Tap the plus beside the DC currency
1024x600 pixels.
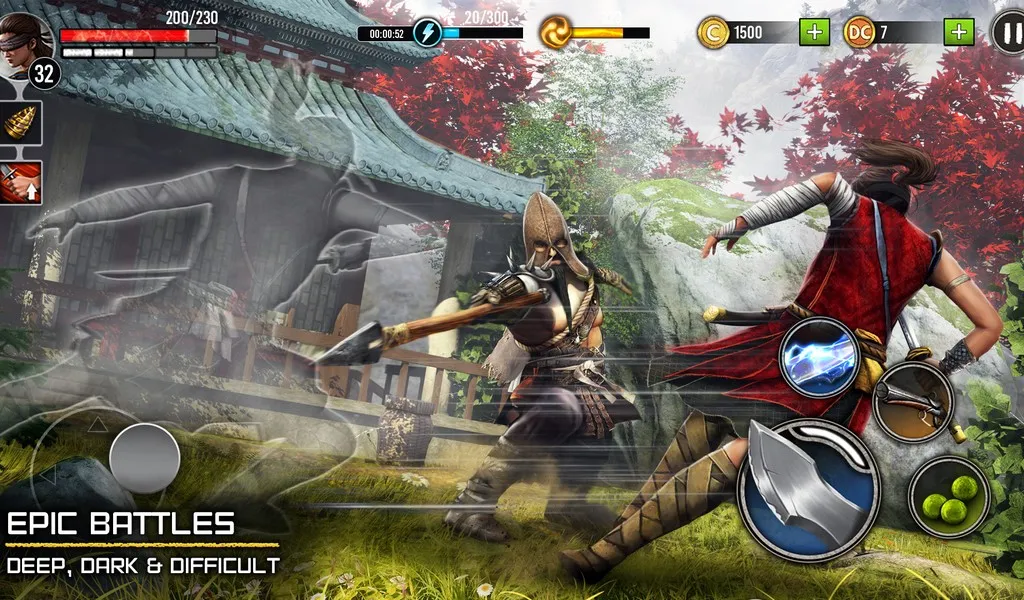959,32
